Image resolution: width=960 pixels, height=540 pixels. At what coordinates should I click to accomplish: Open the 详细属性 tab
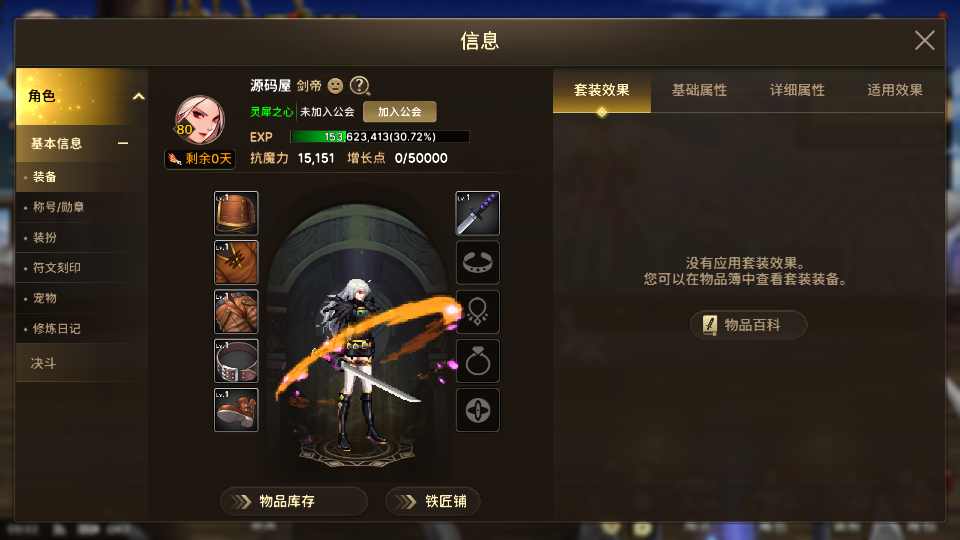(797, 90)
